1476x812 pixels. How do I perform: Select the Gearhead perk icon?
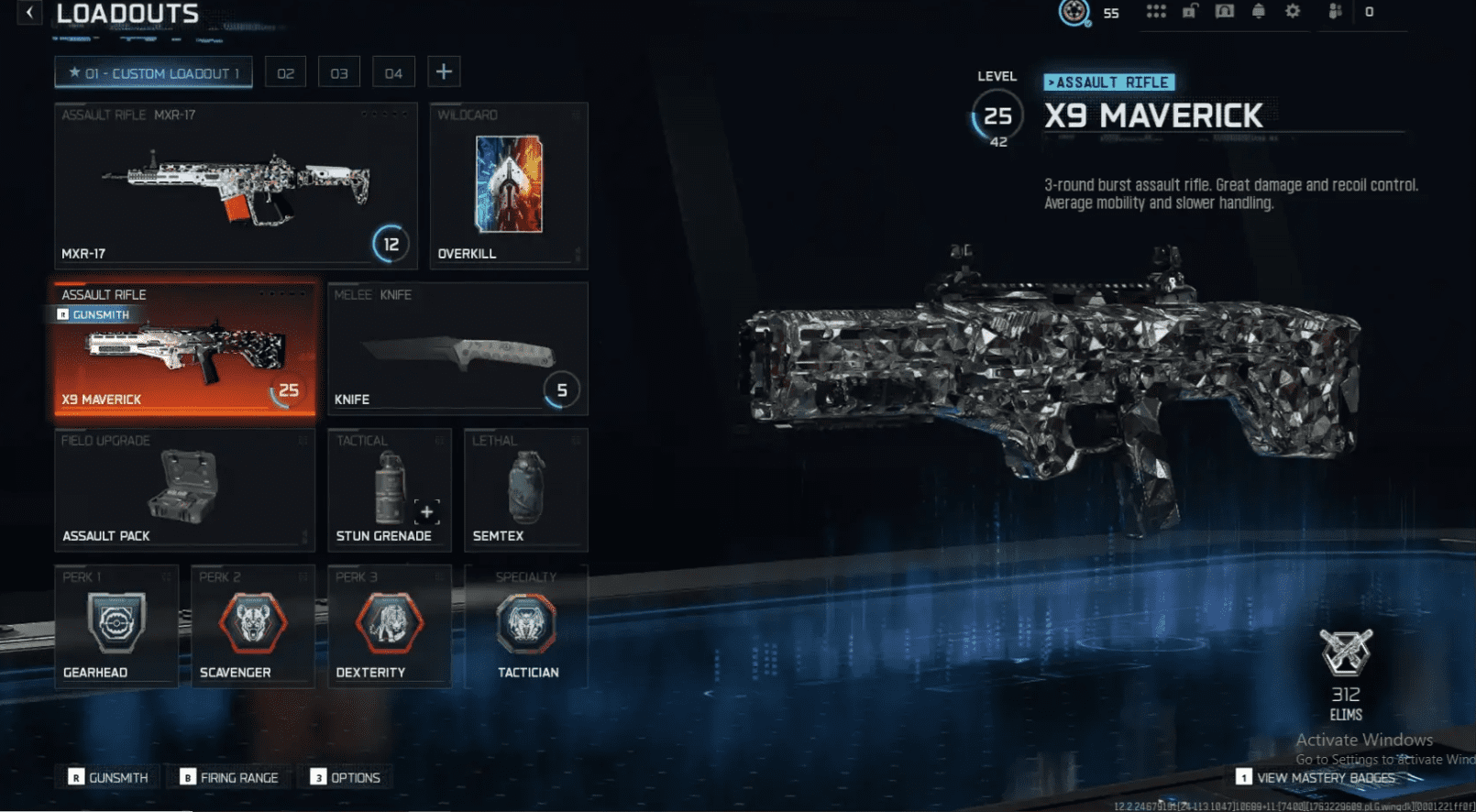tap(116, 623)
